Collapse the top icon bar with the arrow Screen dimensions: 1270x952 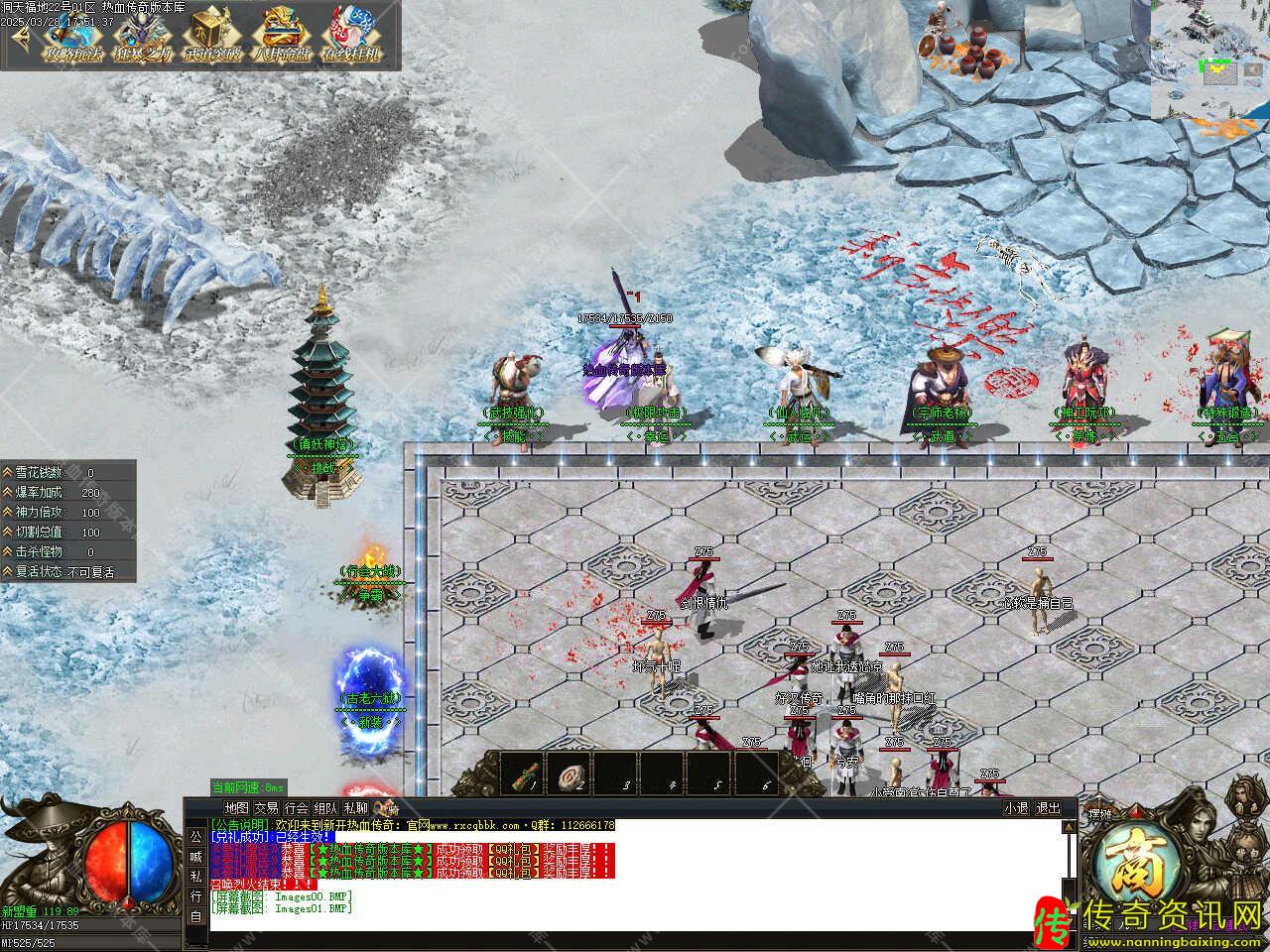coord(18,36)
